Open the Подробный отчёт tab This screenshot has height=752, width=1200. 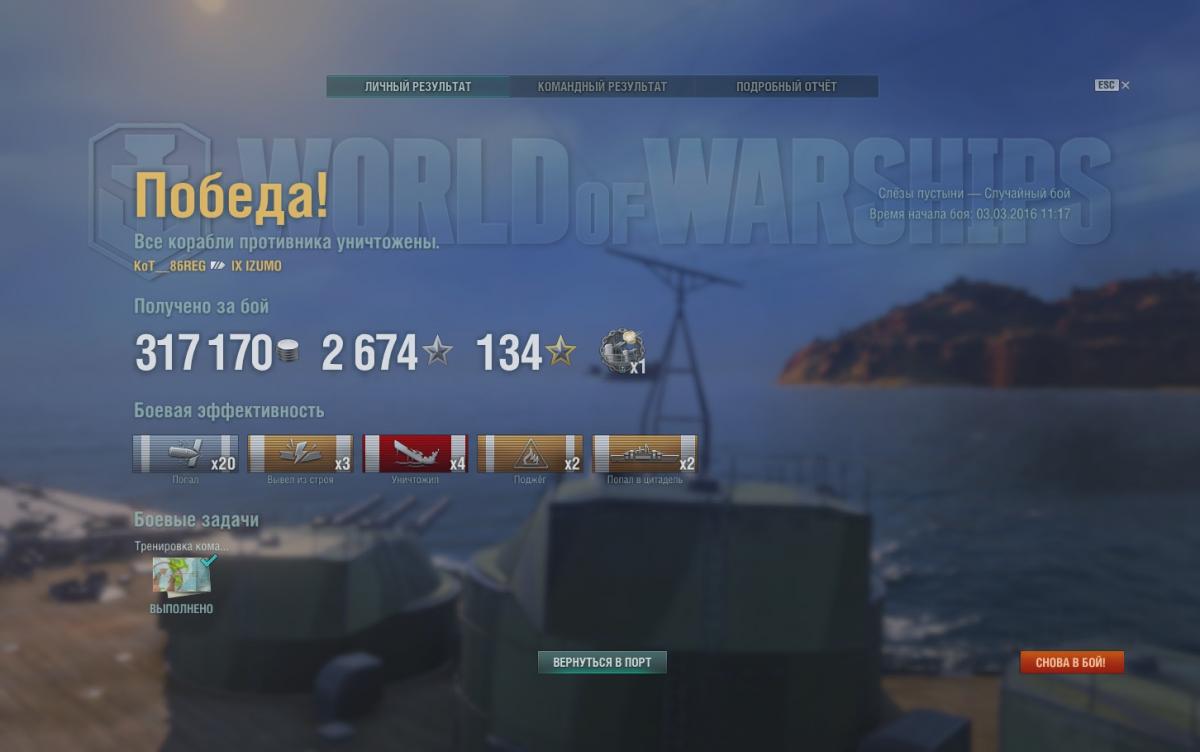pos(786,87)
